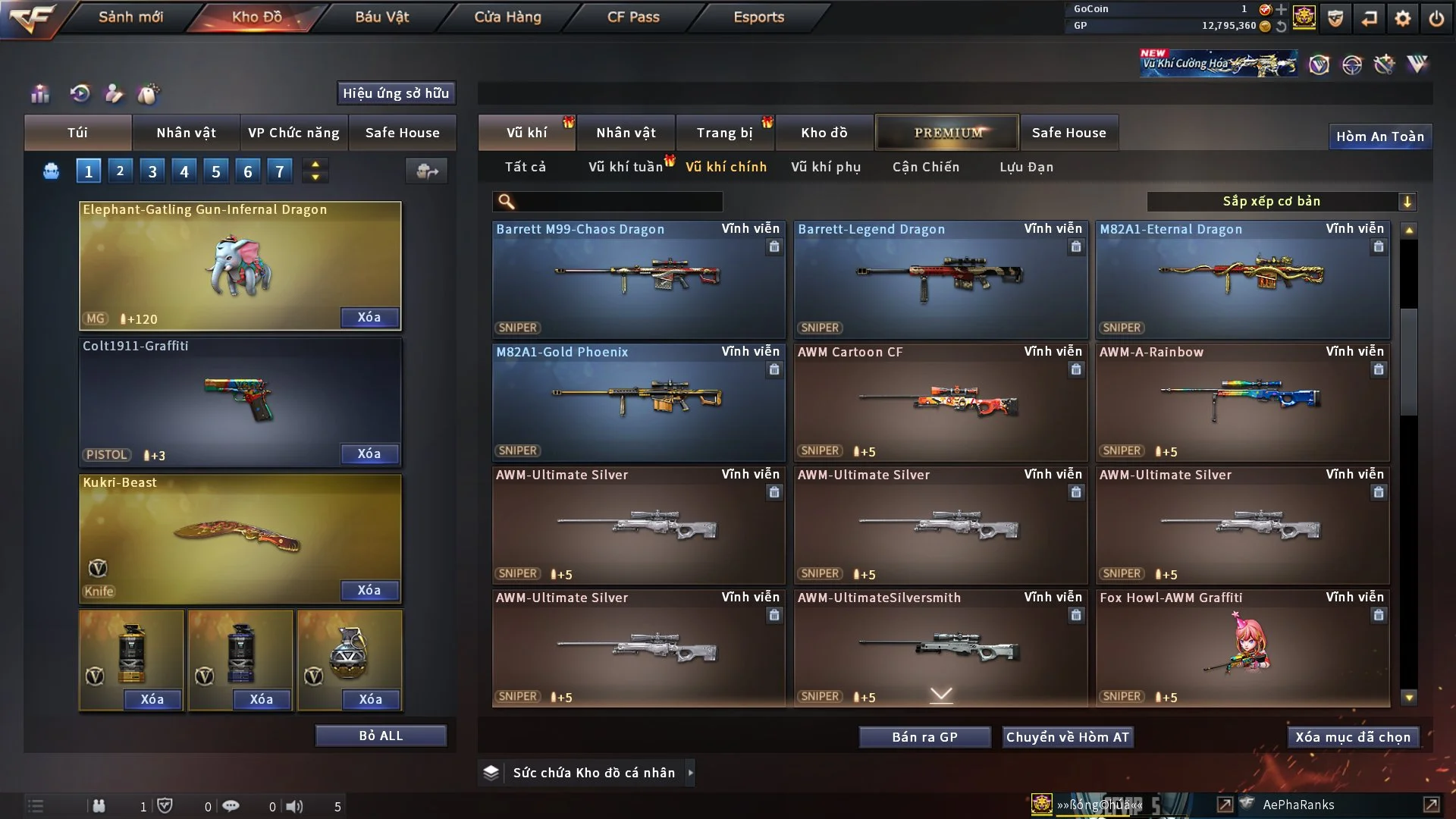Screen dimensions: 1456x819
Task: Delete selection with Xóa mục đã chọn
Action: coord(1353,737)
